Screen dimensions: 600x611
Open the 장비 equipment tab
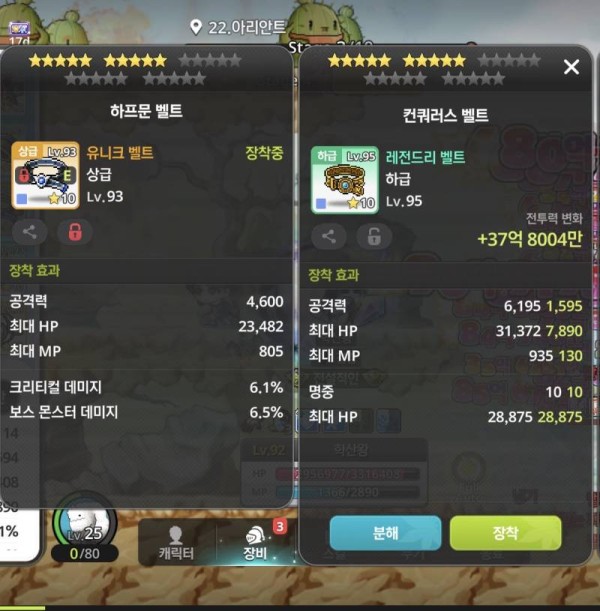[x=254, y=541]
